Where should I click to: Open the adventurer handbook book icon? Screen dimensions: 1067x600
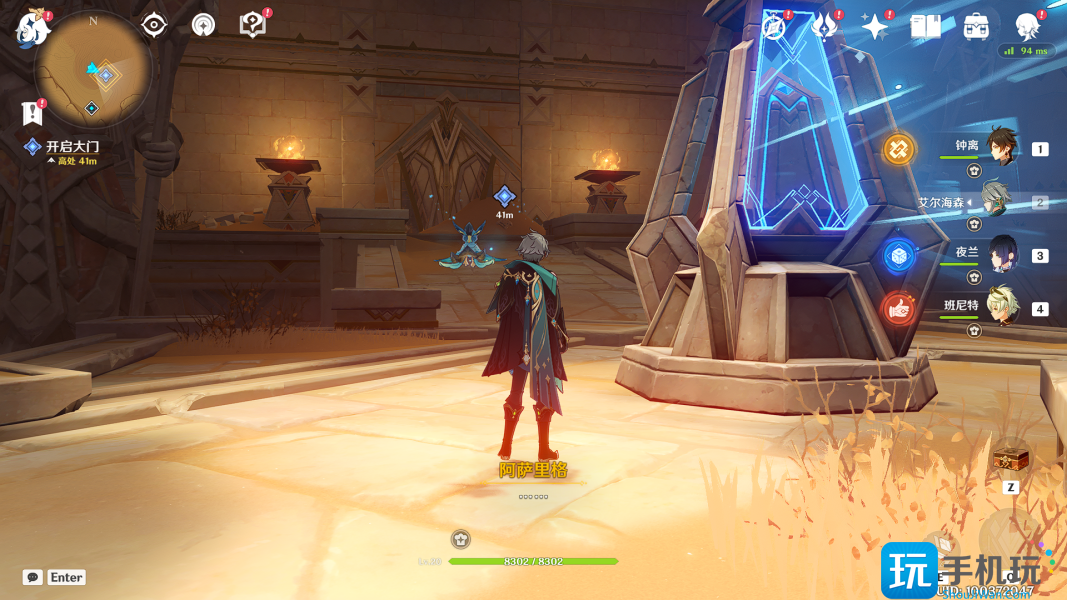coord(925,27)
